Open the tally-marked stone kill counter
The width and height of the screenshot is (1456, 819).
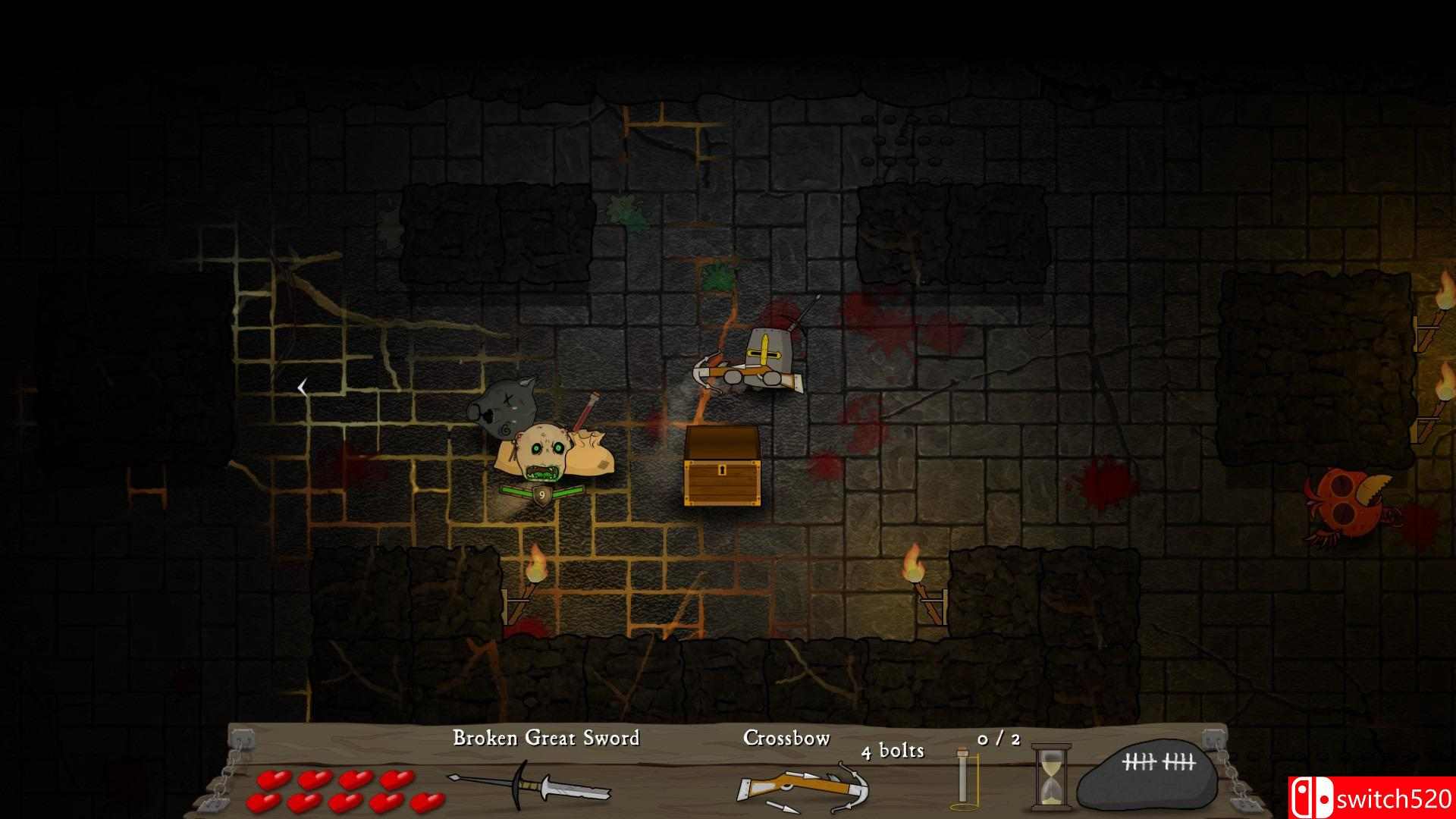point(1147,775)
